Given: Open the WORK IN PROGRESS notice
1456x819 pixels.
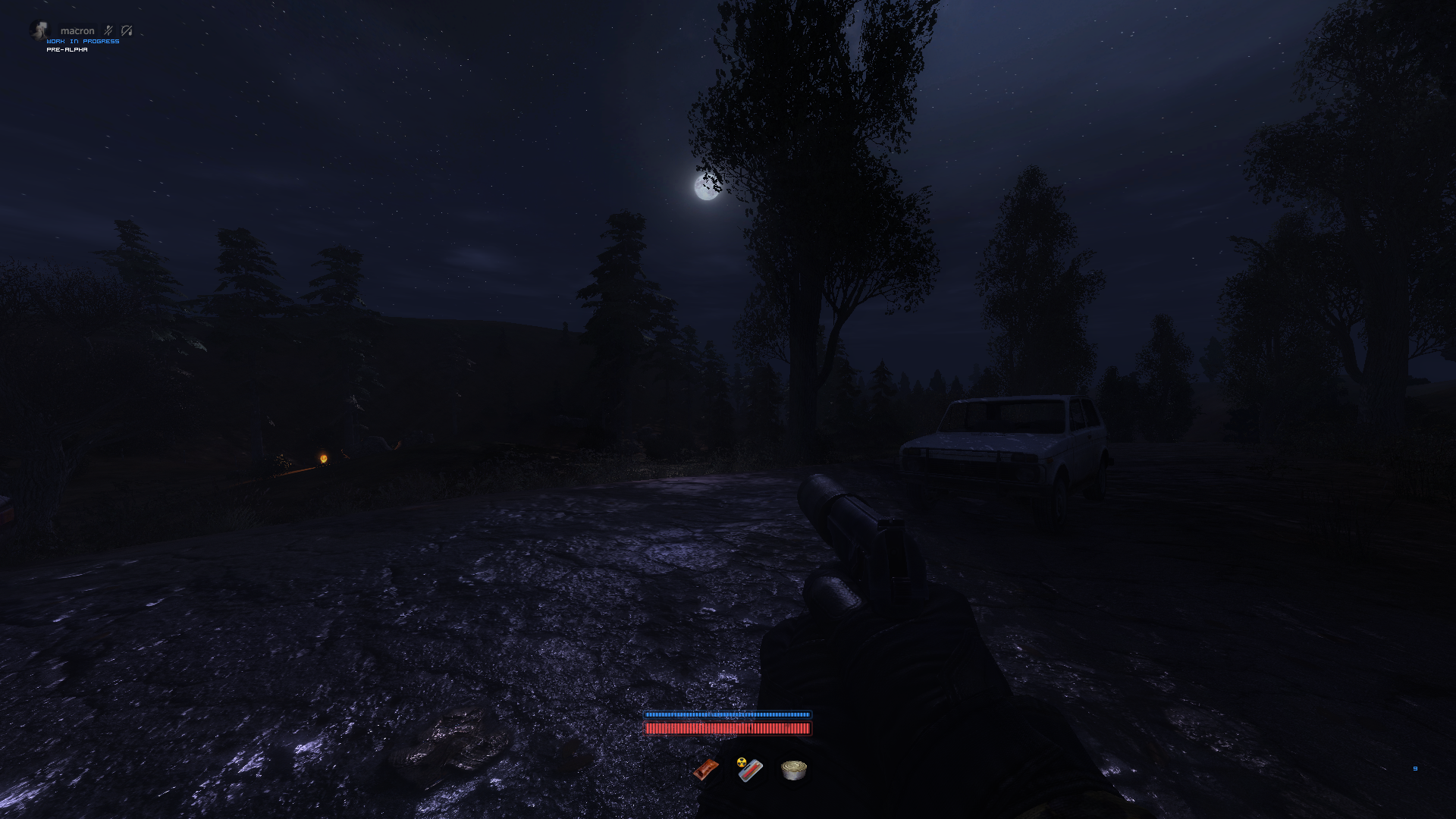Looking at the screenshot, I should click(x=83, y=41).
